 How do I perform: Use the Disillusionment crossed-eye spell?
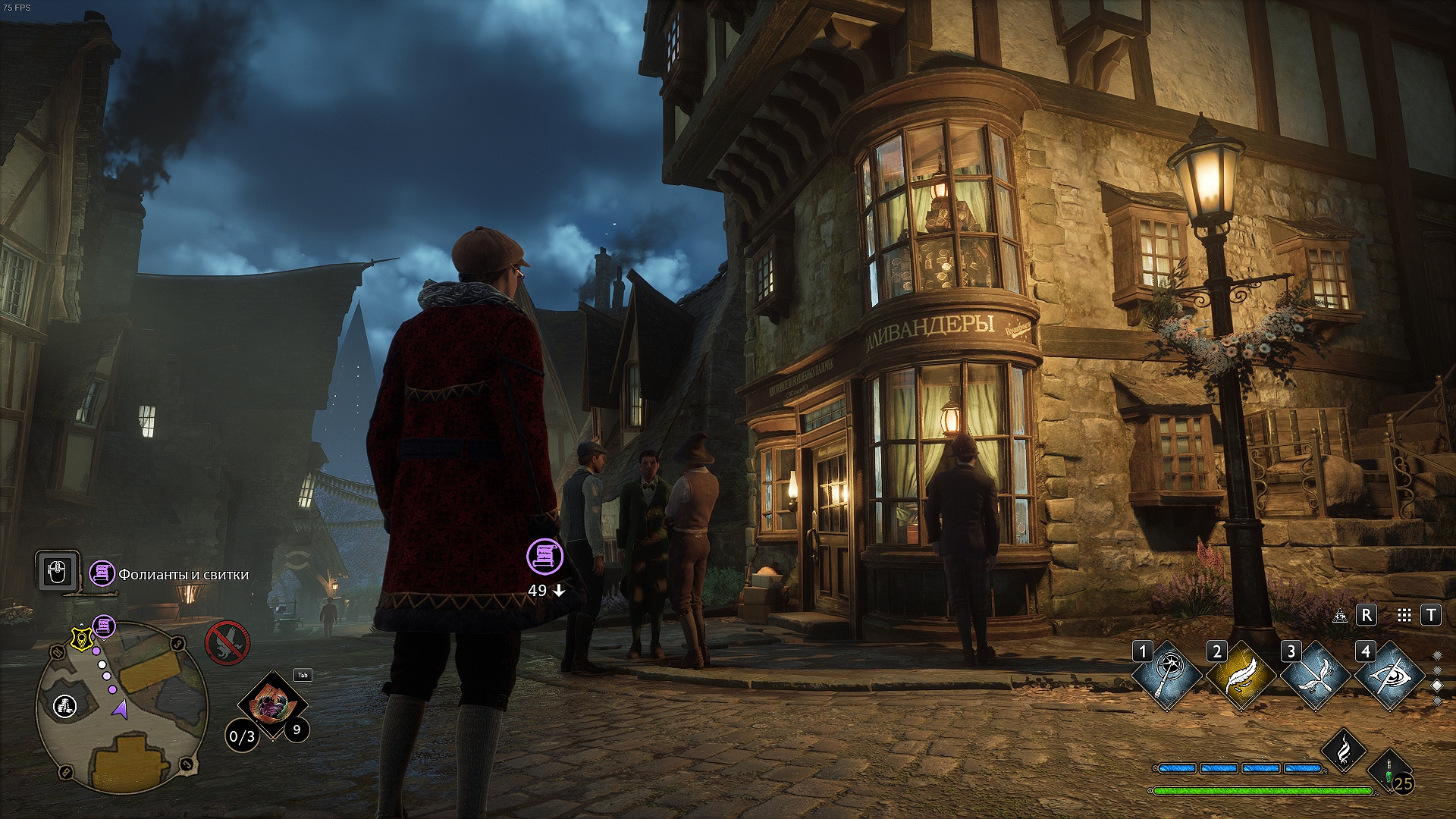[1389, 676]
